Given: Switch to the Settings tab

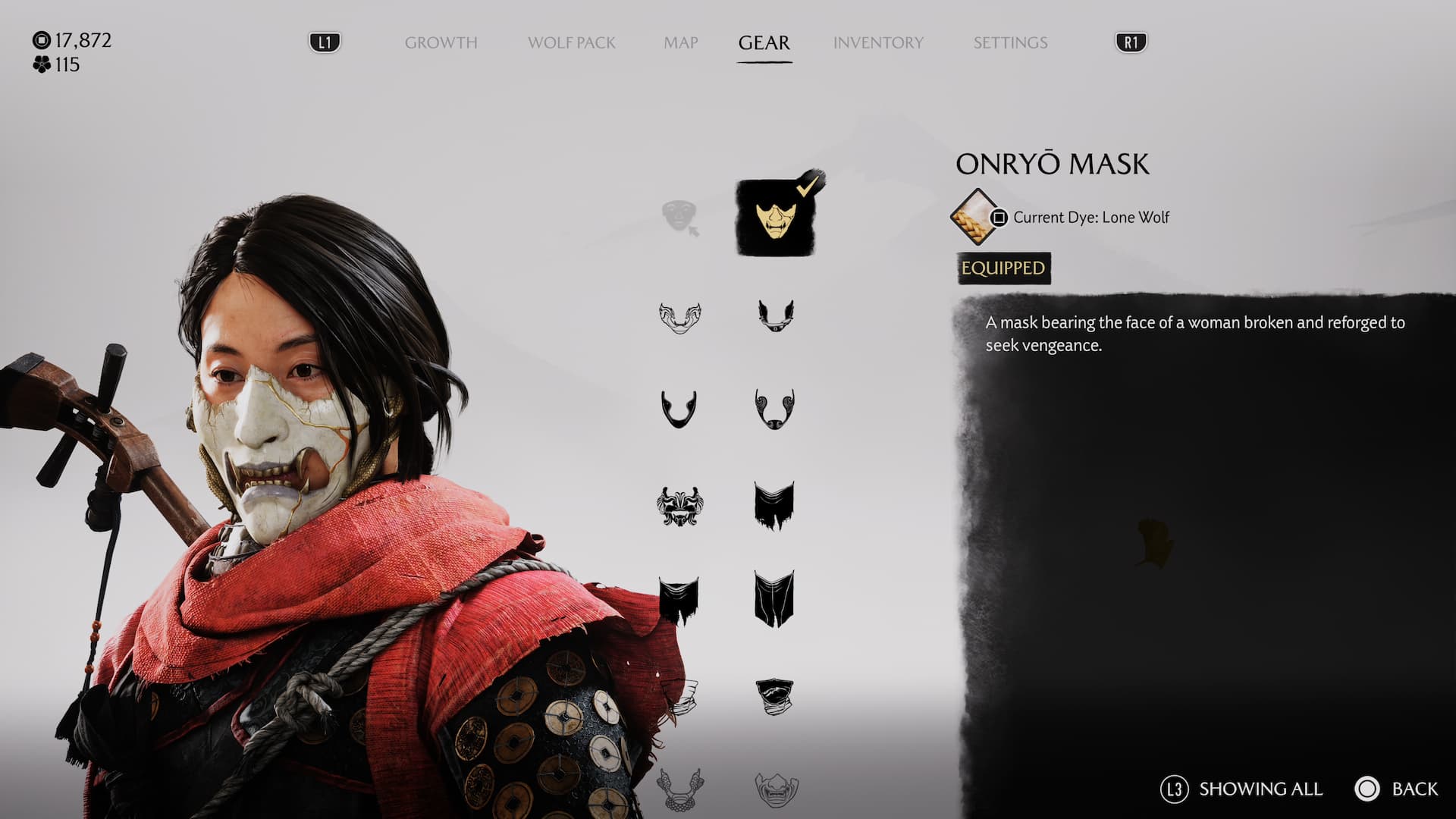Looking at the screenshot, I should [x=1010, y=42].
